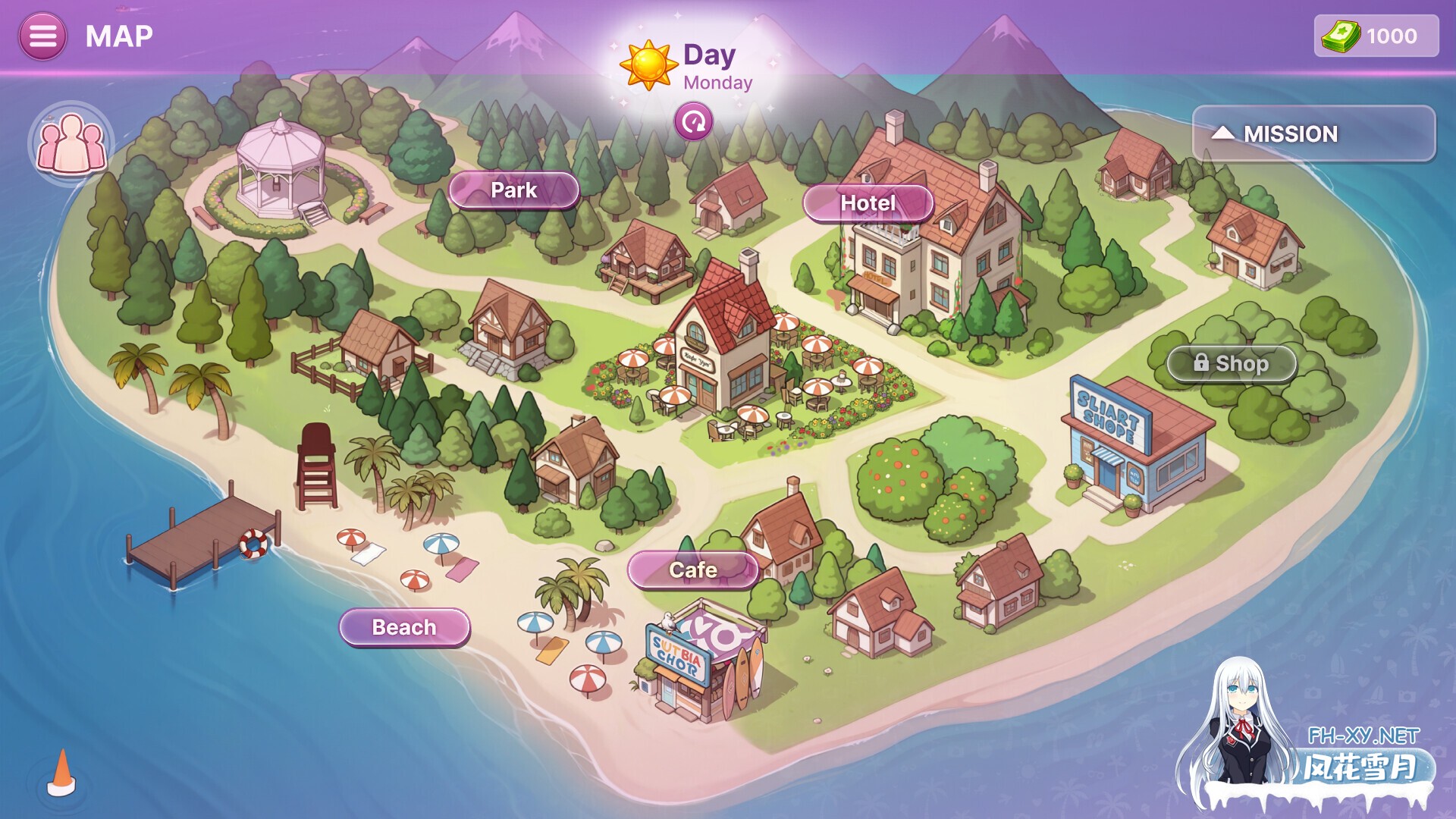This screenshot has width=1456, height=819.
Task: Expand the Mission panel
Action: pyautogui.click(x=1313, y=134)
